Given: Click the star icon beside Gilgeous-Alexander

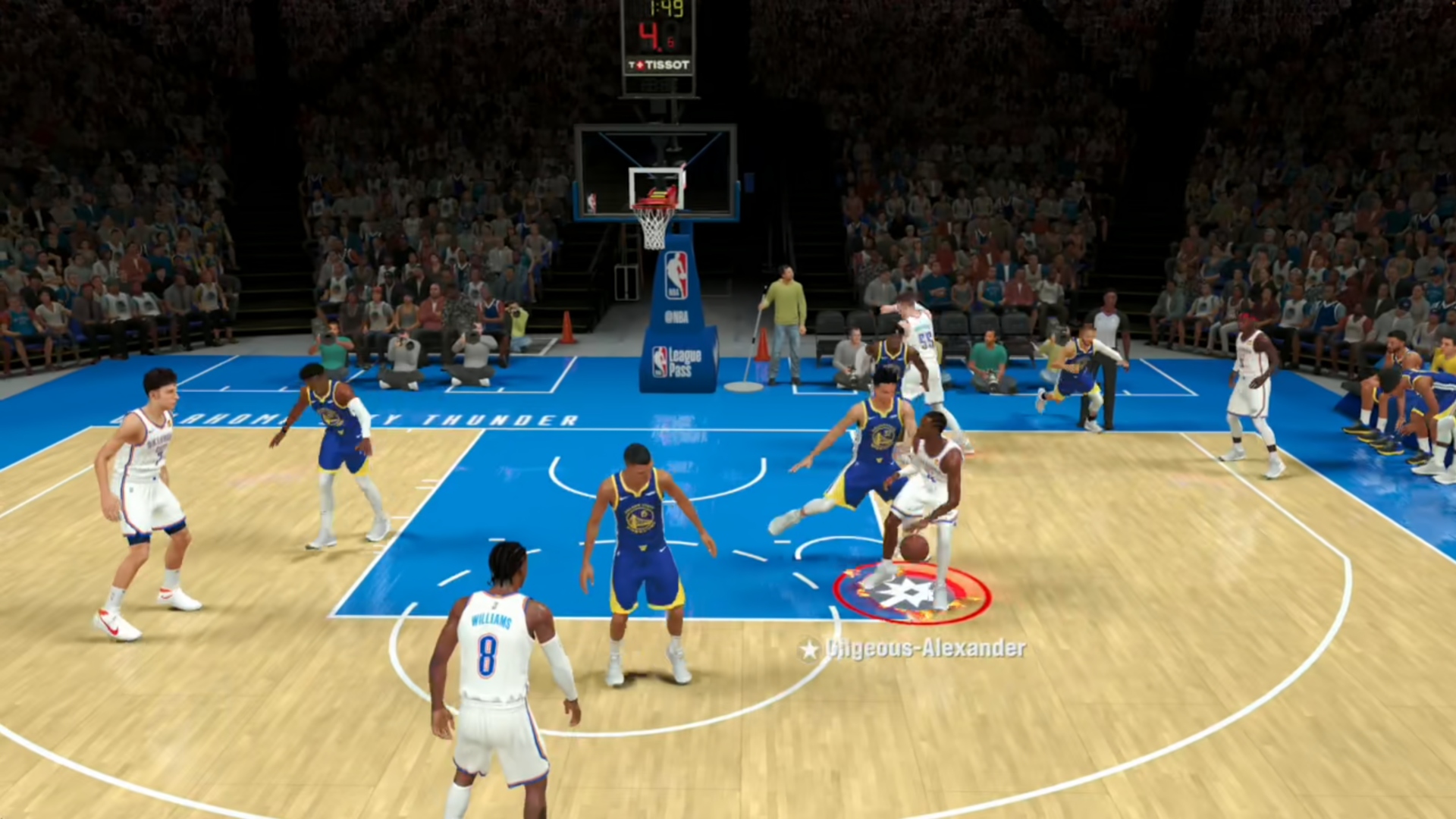Looking at the screenshot, I should (810, 648).
